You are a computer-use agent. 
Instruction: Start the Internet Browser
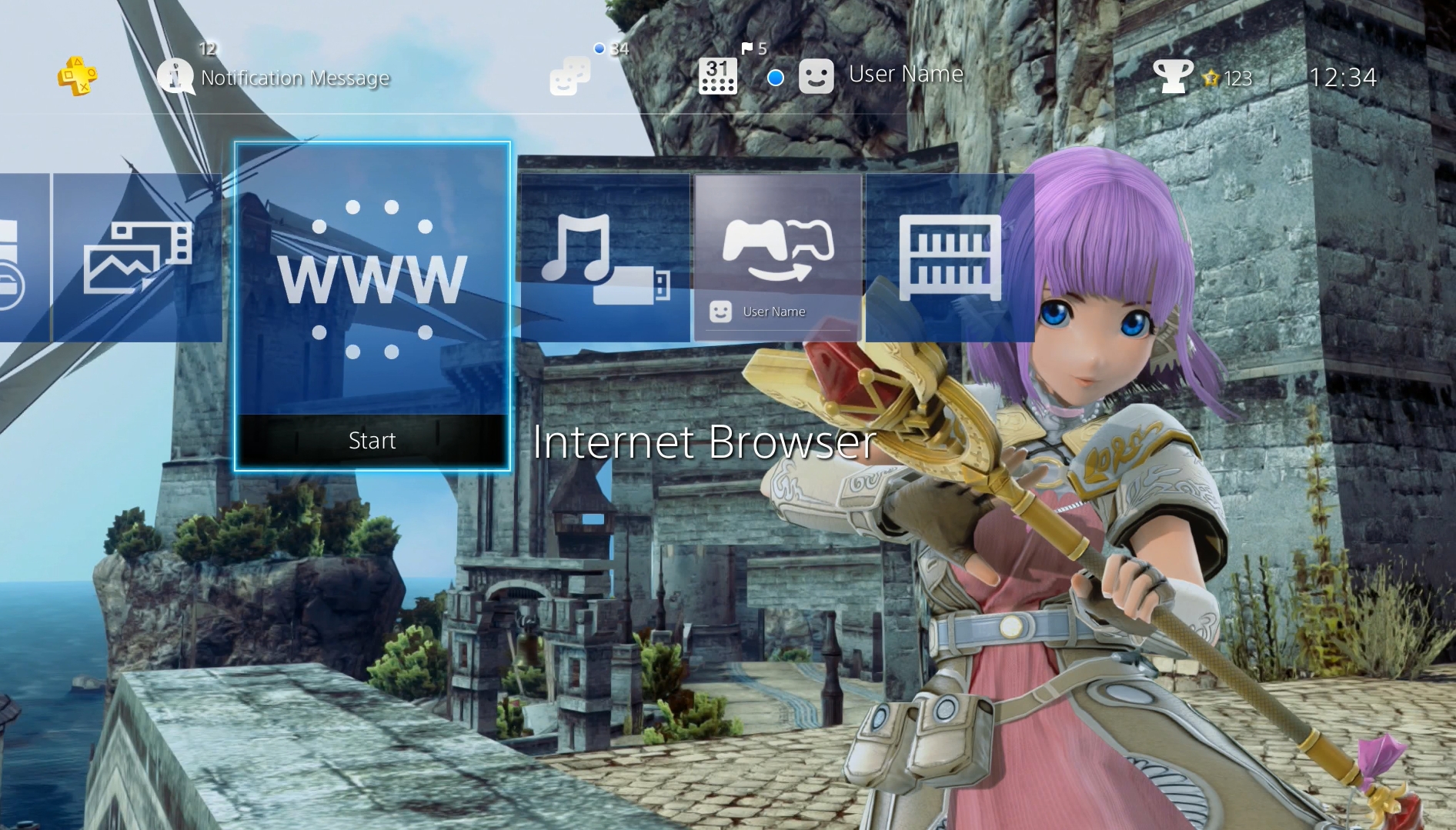point(372,441)
